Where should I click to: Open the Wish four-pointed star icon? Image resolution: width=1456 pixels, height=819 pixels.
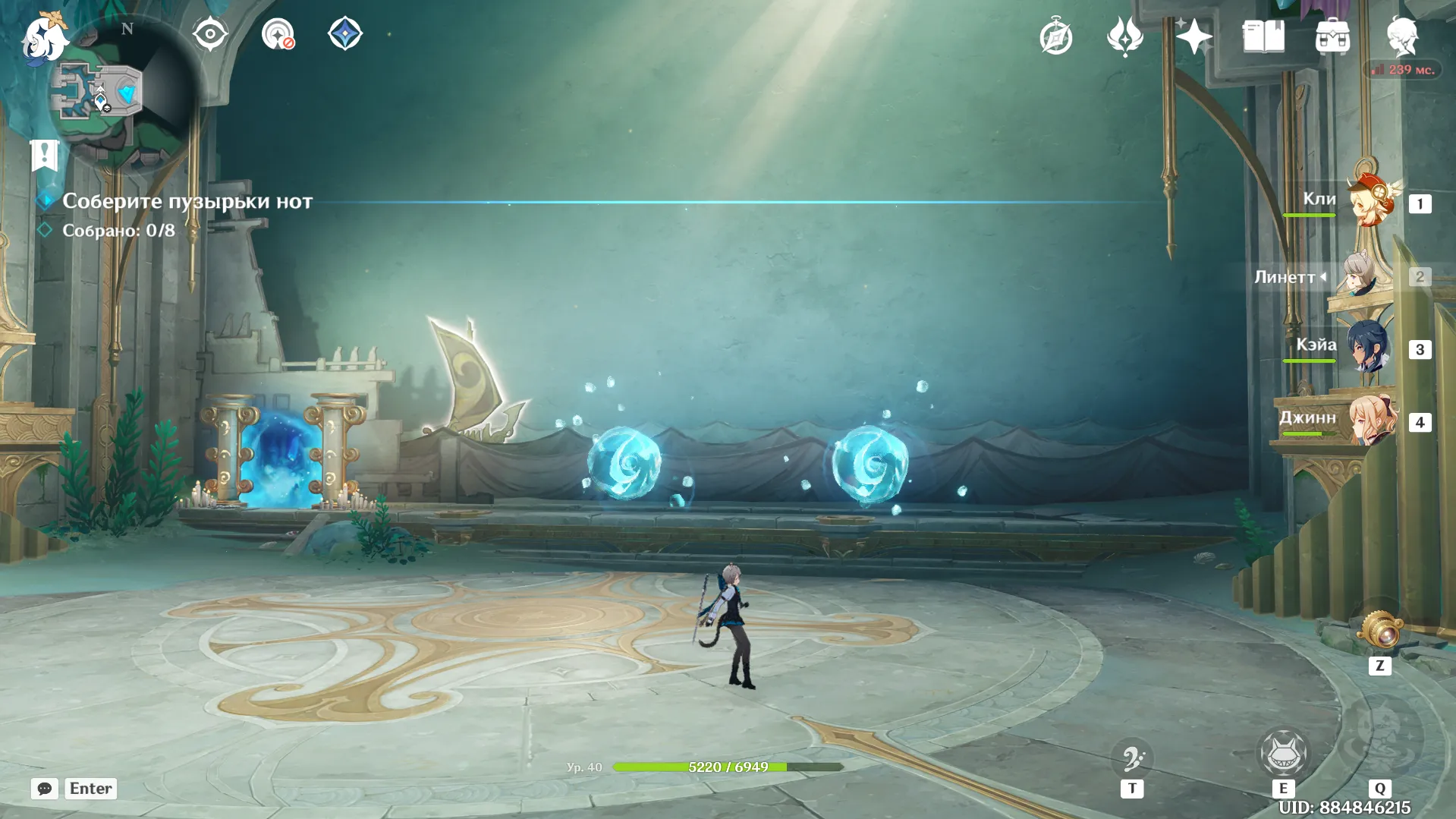coord(1193,37)
